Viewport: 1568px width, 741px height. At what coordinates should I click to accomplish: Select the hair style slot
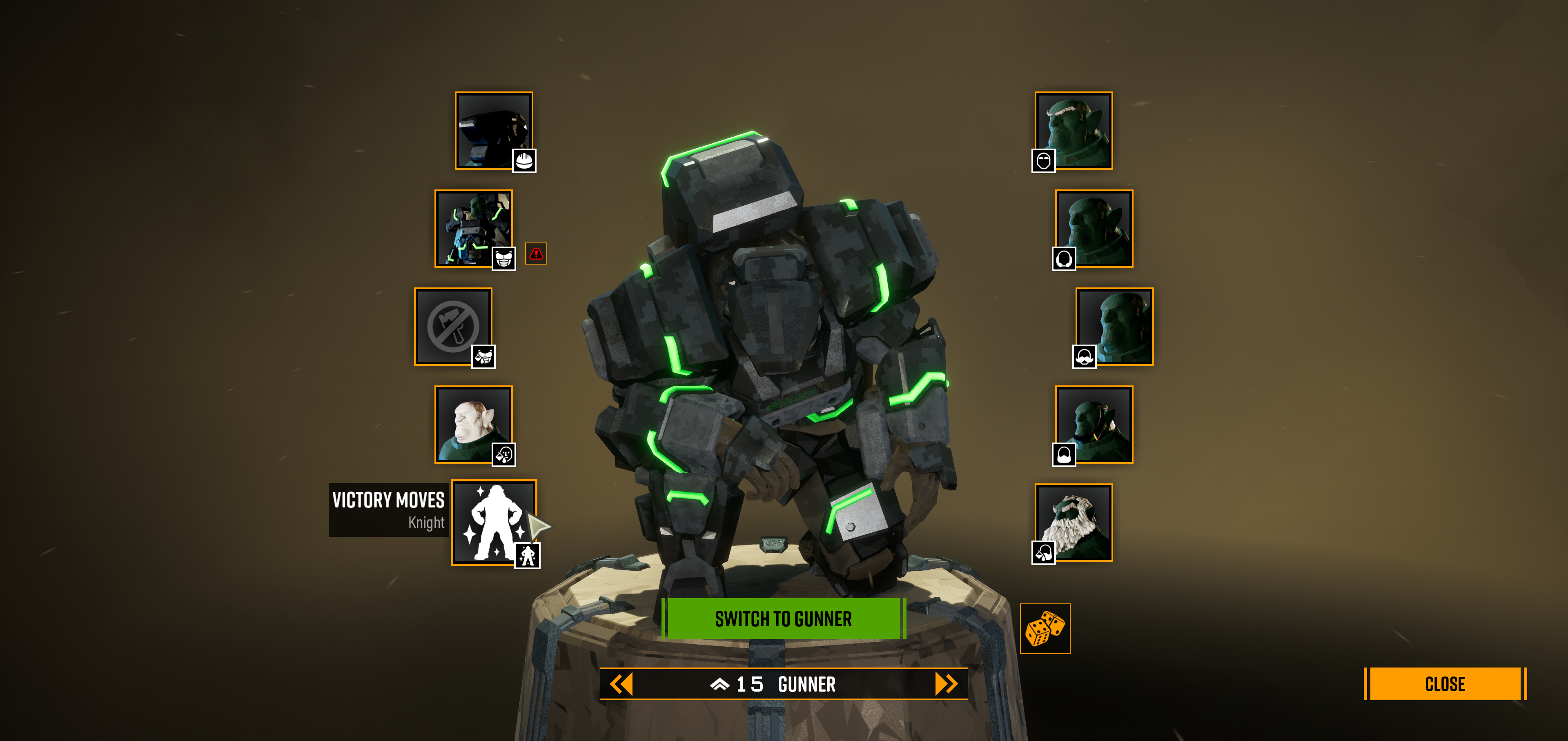point(1094,228)
